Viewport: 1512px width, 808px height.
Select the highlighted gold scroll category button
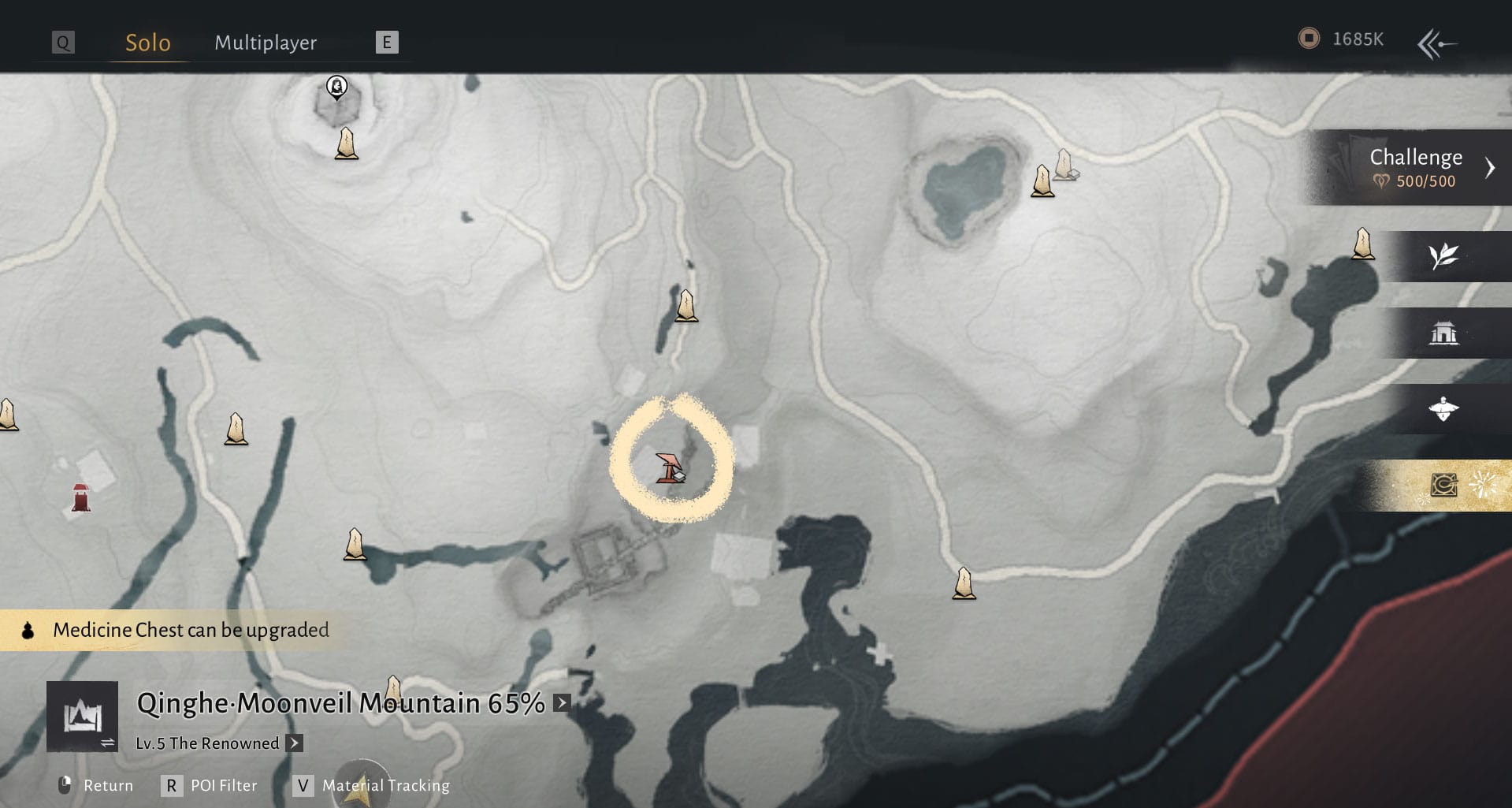1443,485
